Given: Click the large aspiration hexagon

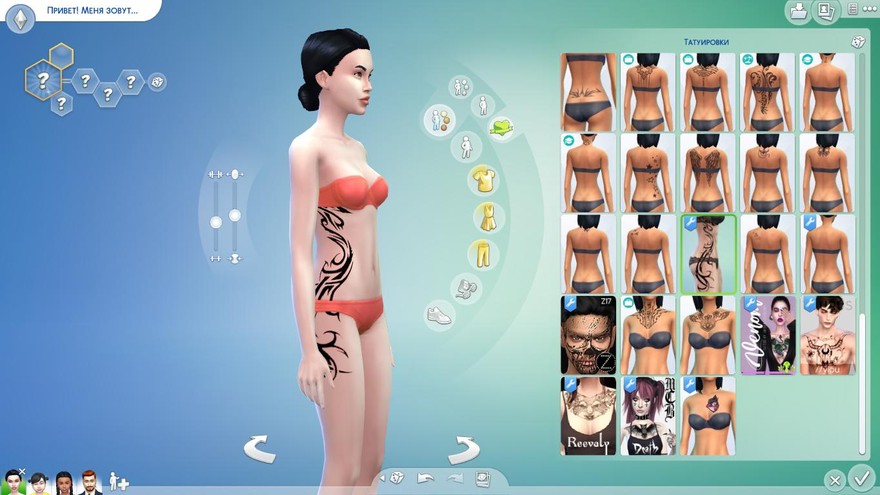Looking at the screenshot, I should 43,77.
